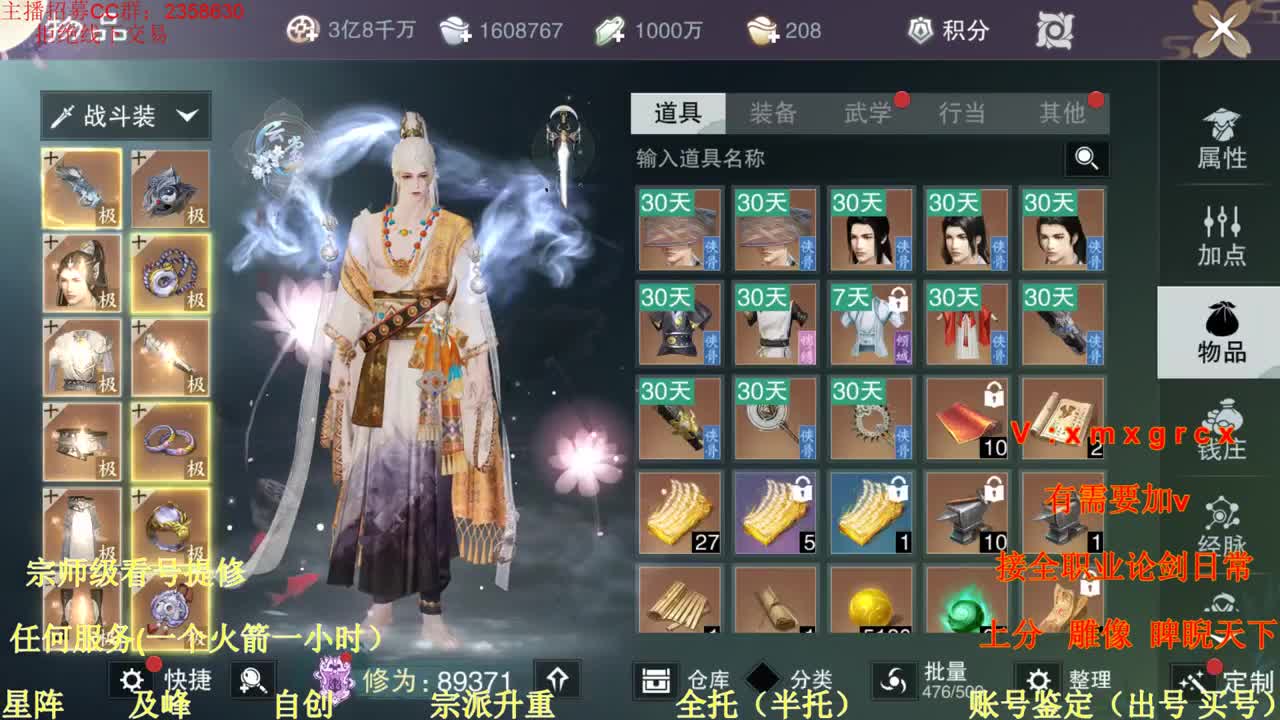Screen dimensions: 1280x720
Task: Switch to the 装备 equipment tab
Action: (x=772, y=113)
